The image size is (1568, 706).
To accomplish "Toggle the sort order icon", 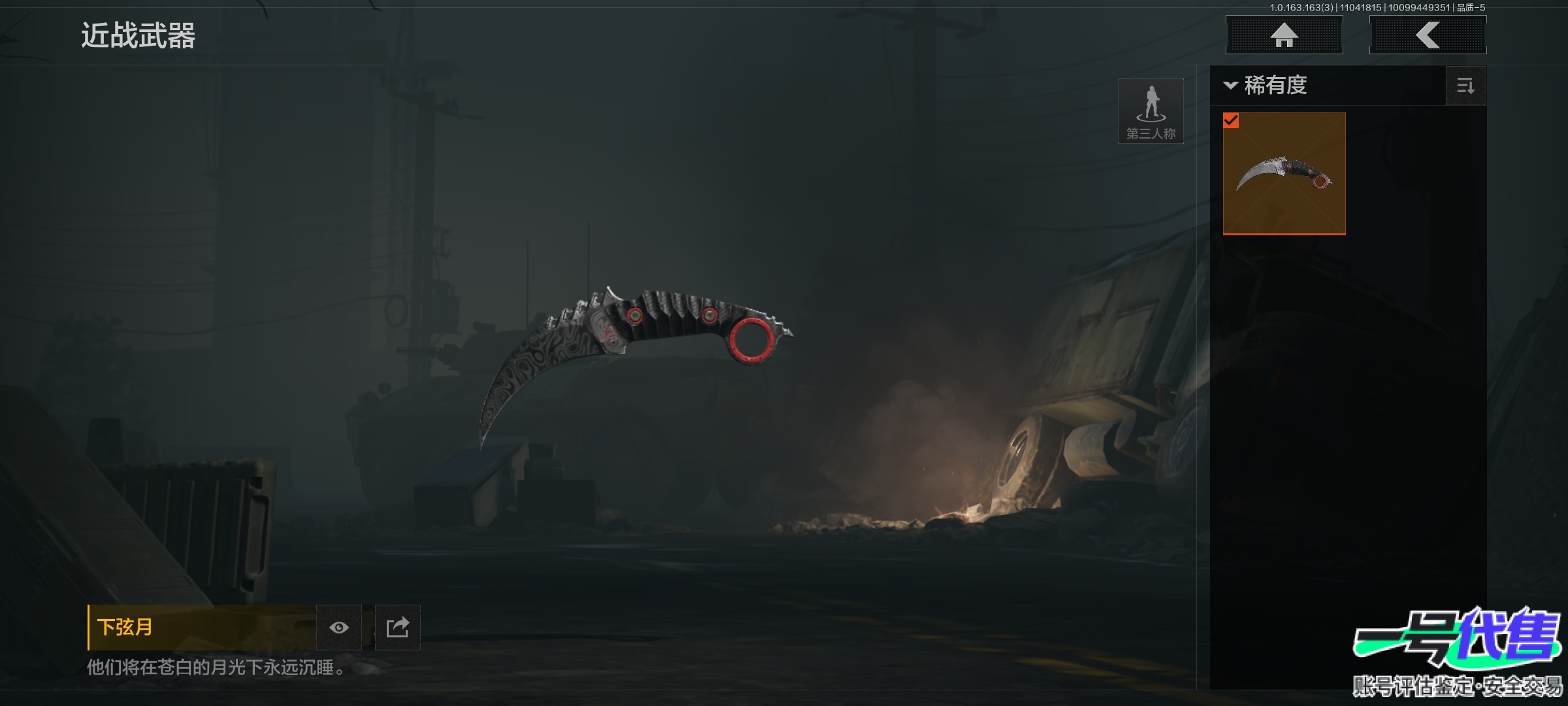I will tap(1465, 86).
